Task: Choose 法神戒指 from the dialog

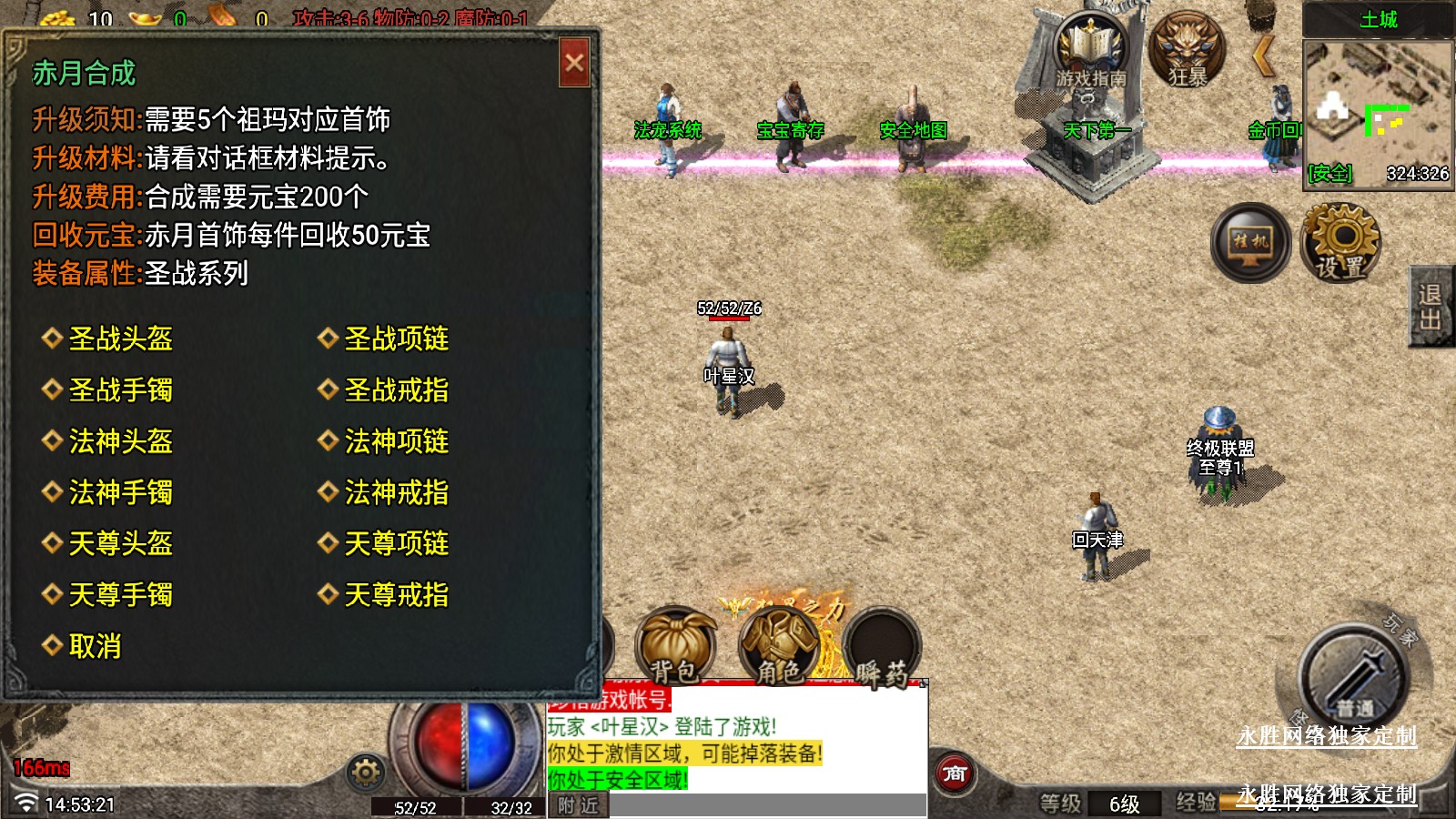Action: [x=396, y=493]
